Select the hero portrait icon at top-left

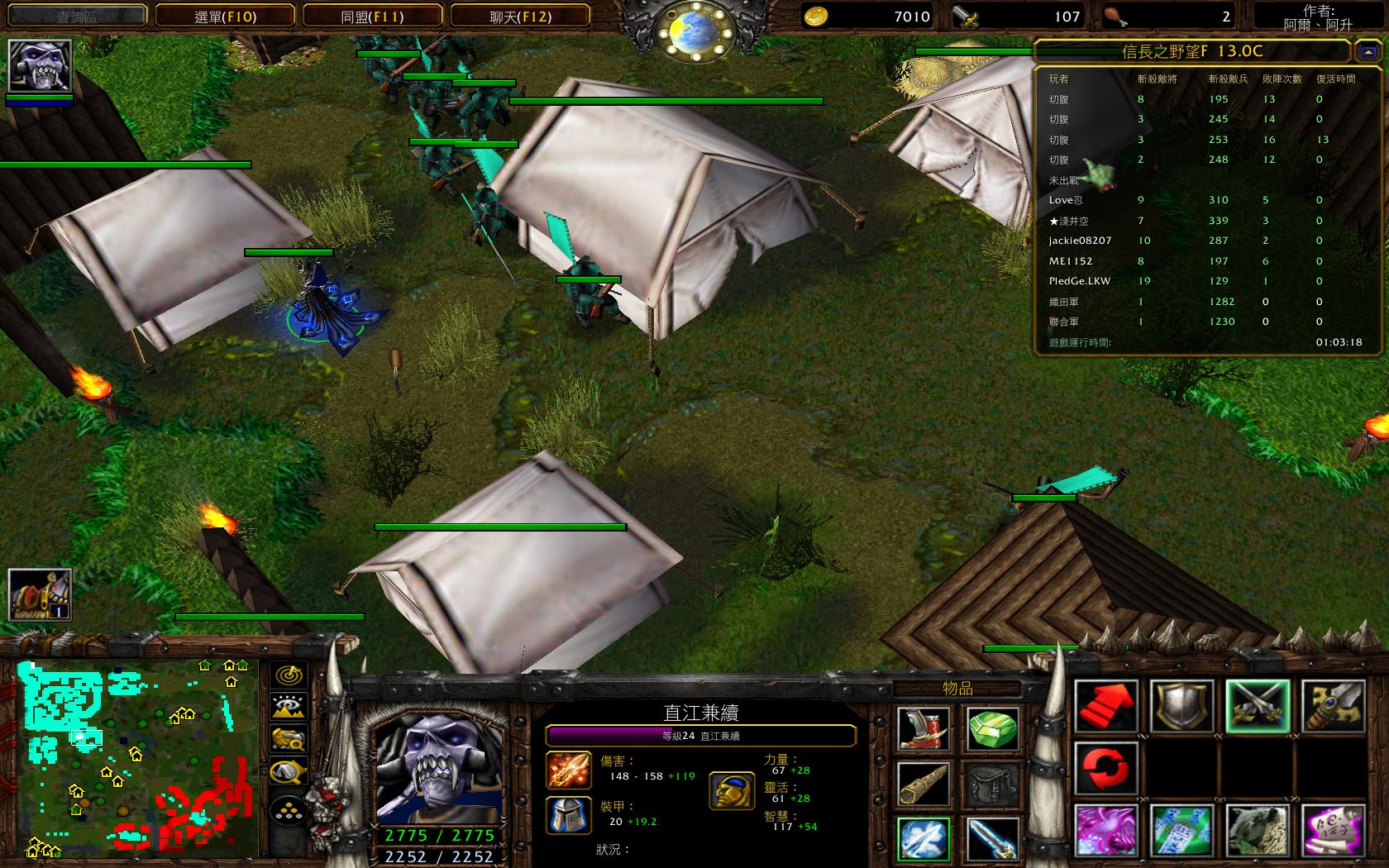40,64
